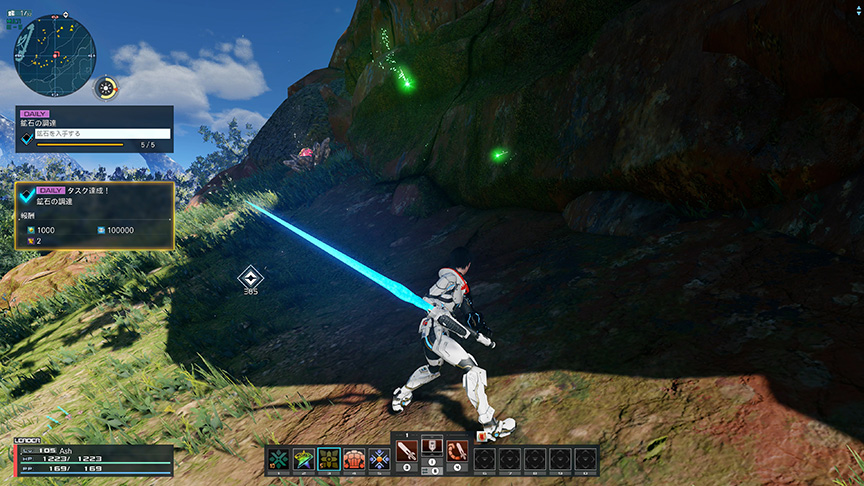Screen dimensions: 864x486
Task: Click the center device palette slot
Action: (x=432, y=447)
